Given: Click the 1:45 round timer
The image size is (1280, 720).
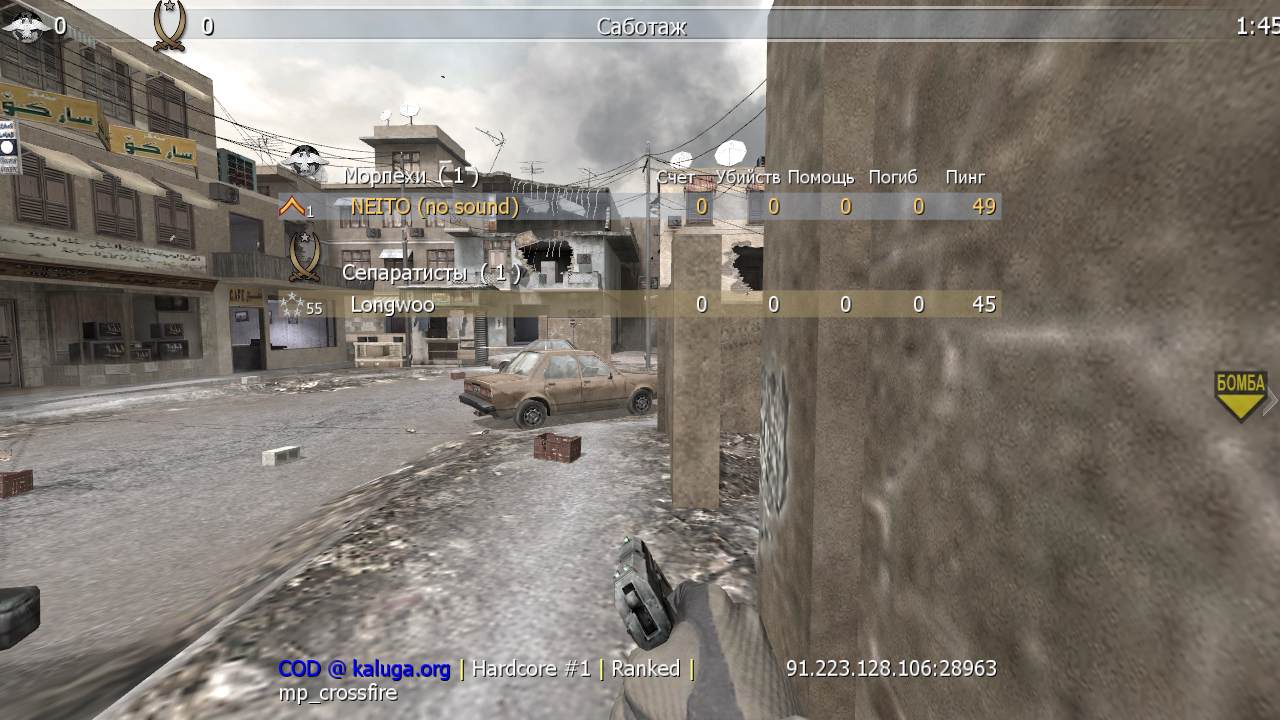Looking at the screenshot, I should [x=1257, y=25].
